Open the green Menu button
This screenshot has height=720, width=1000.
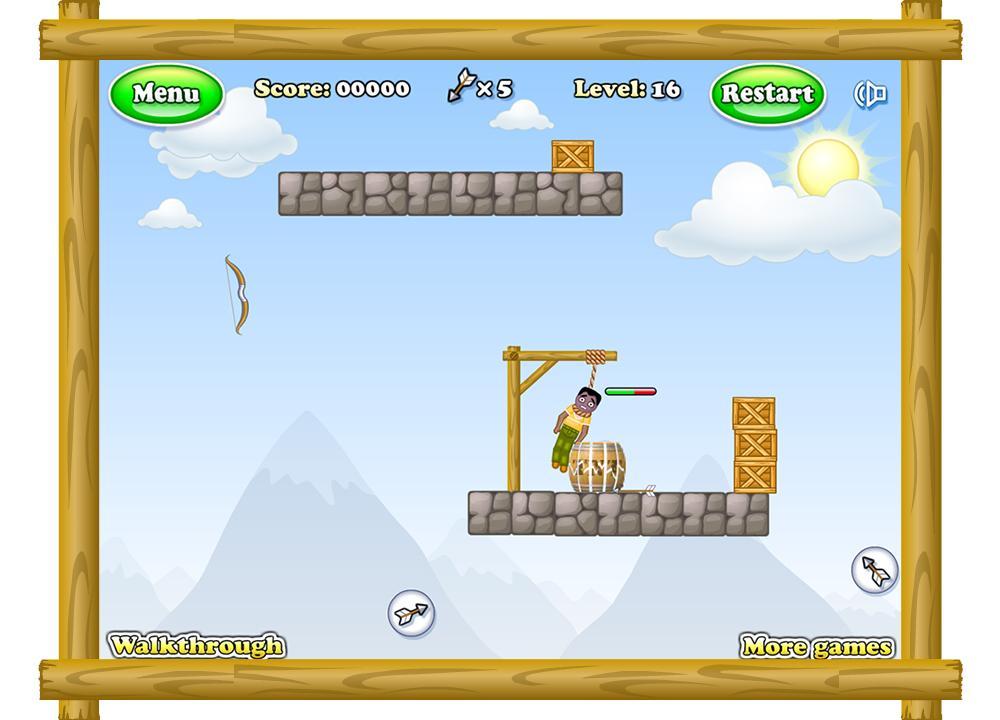[x=165, y=94]
